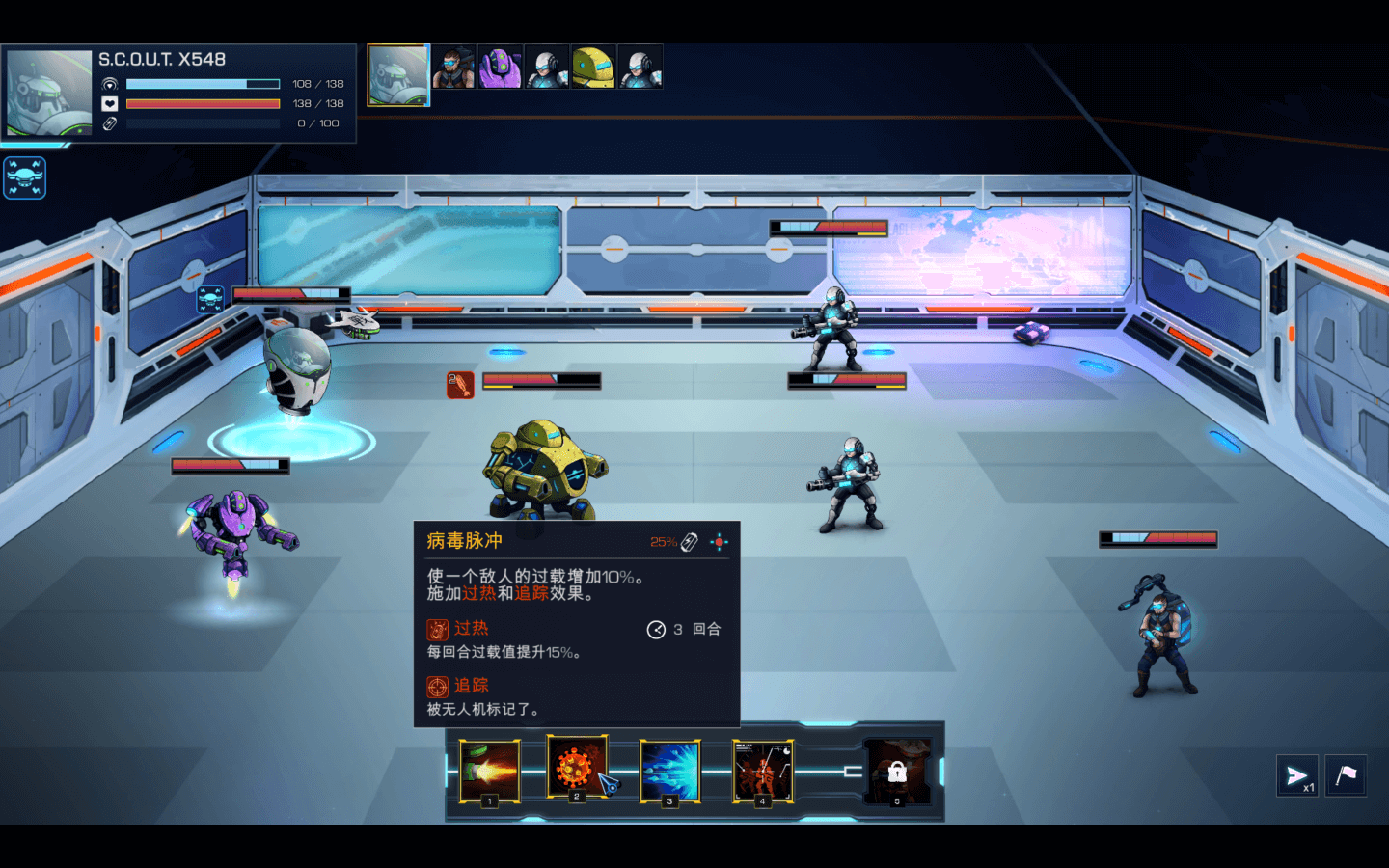Select the active scout portrait in turn order
This screenshot has width=1389, height=868.
coord(398,74)
